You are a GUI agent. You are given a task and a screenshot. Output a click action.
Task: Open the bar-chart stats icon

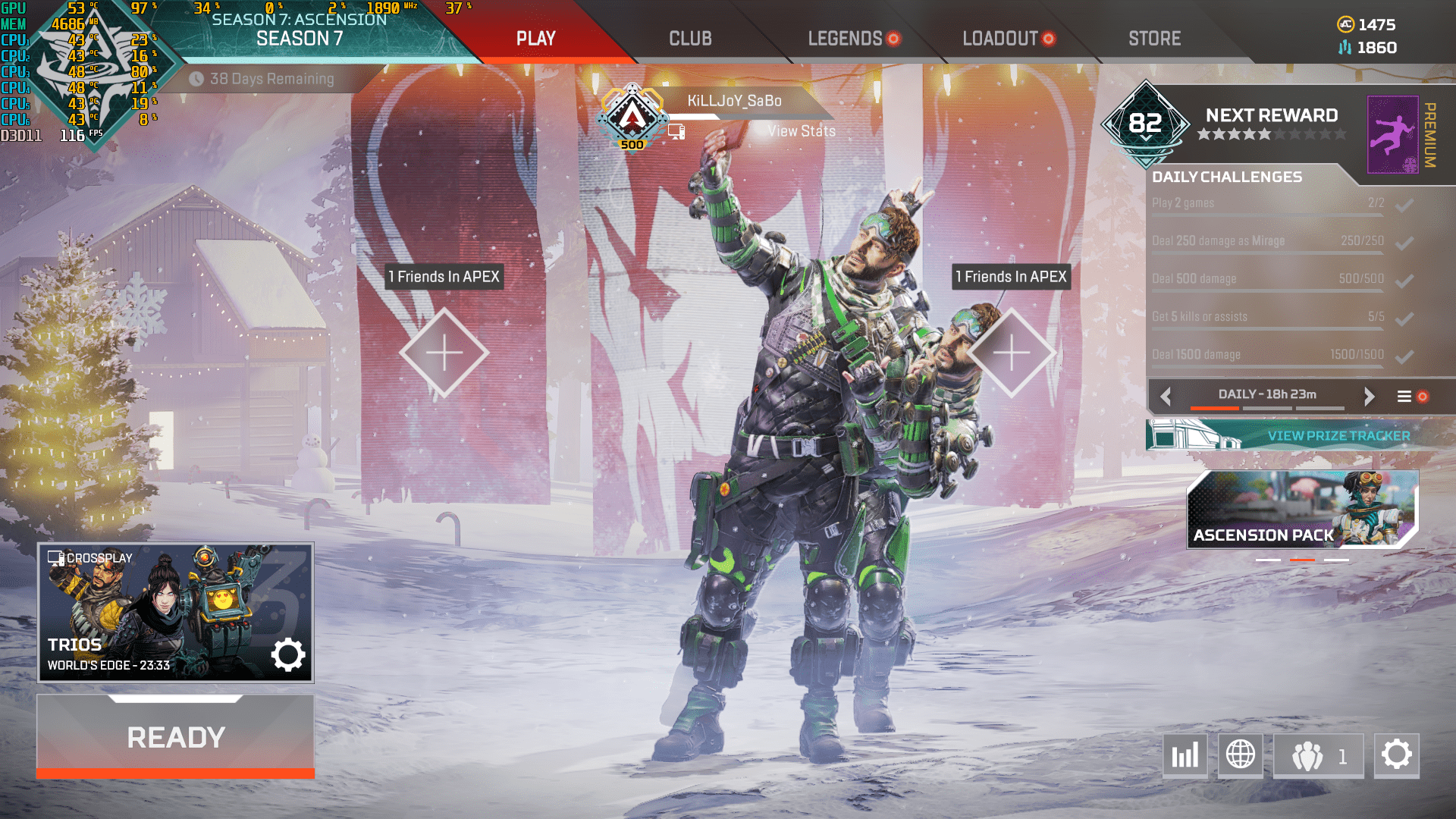point(1185,755)
